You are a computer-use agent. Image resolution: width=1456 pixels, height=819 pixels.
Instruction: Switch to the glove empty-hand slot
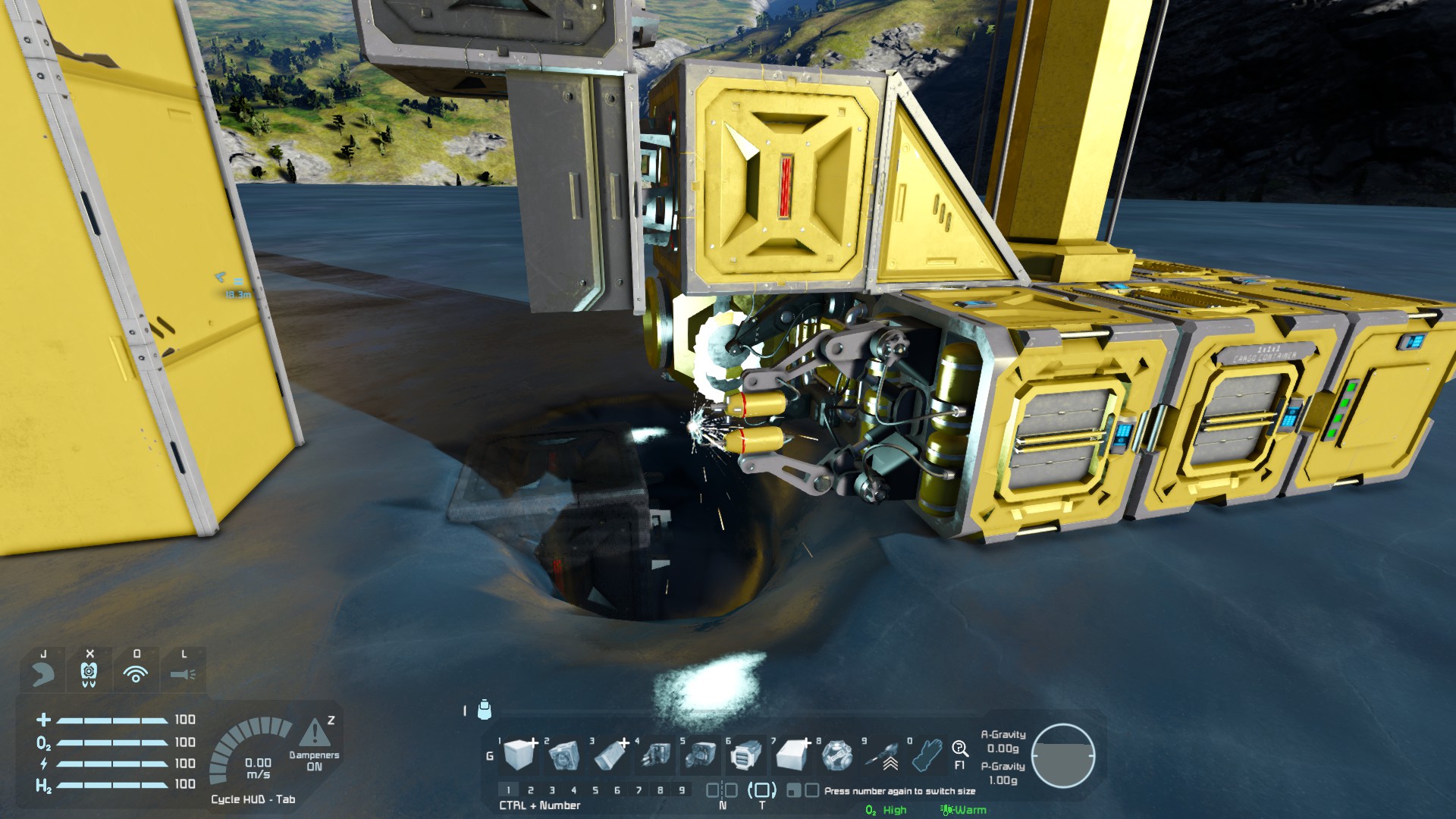[x=927, y=755]
